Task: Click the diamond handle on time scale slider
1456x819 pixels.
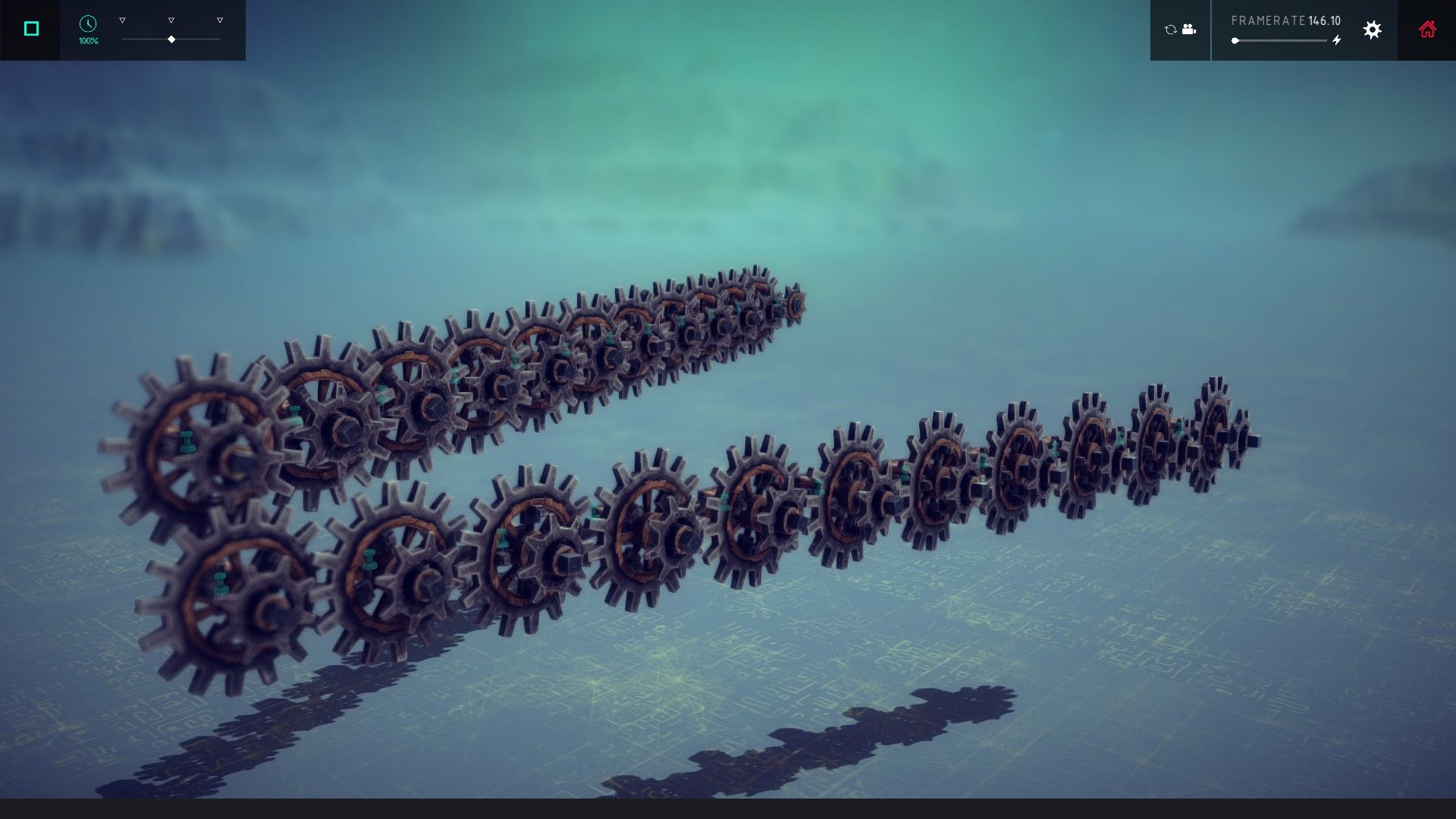Action: point(171,39)
